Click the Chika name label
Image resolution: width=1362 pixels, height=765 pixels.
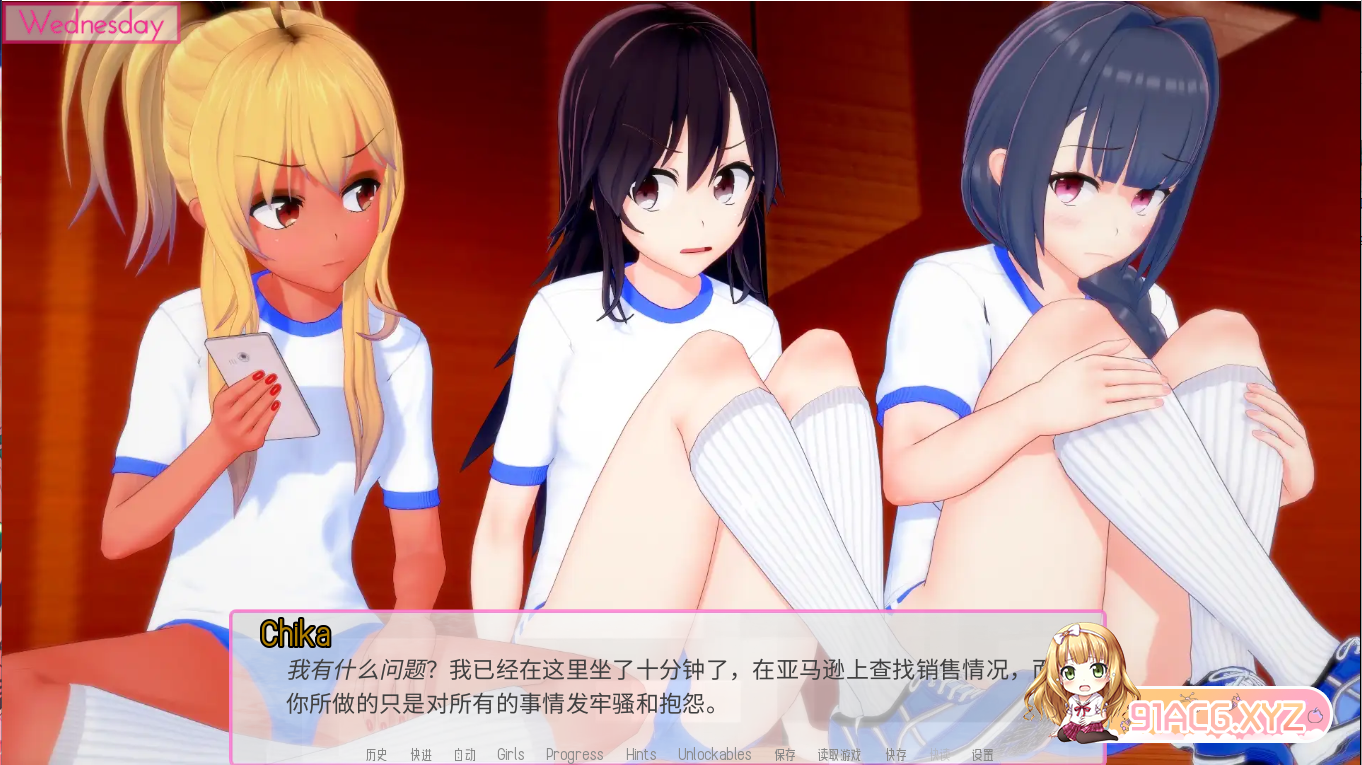294,633
